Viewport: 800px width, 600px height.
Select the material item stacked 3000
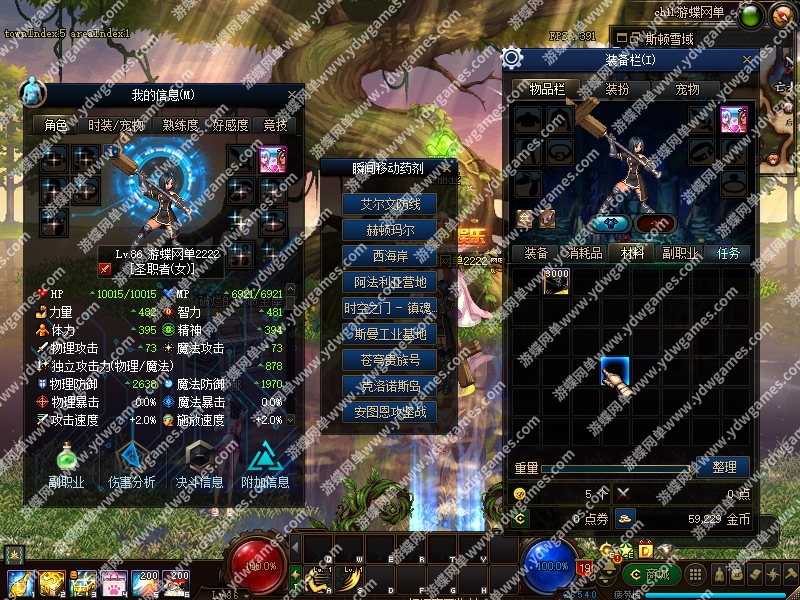click(x=557, y=281)
